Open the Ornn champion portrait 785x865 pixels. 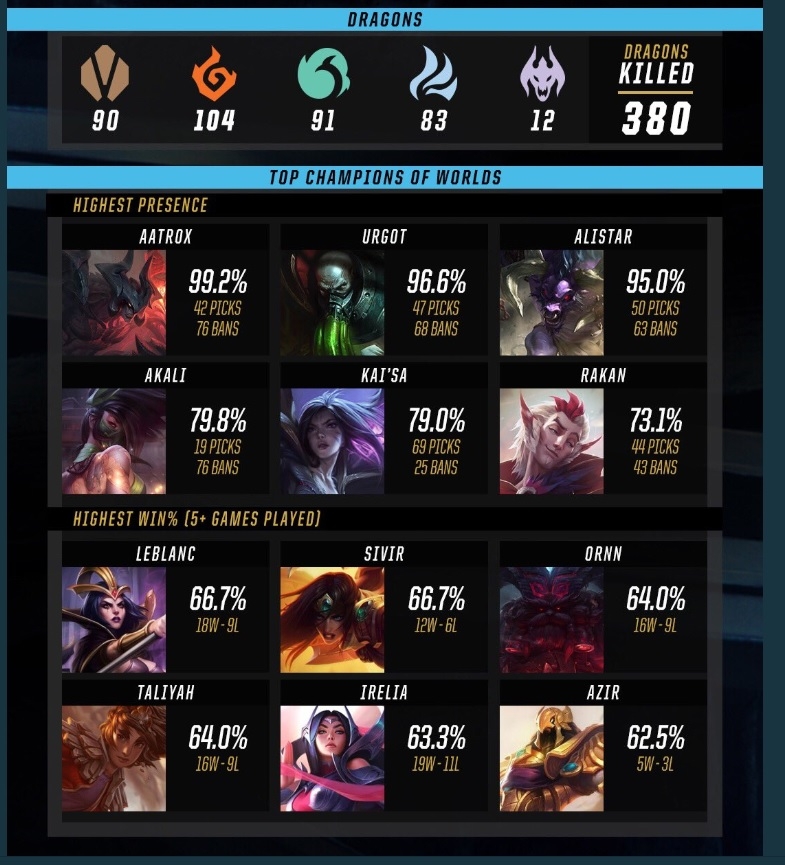(552, 619)
